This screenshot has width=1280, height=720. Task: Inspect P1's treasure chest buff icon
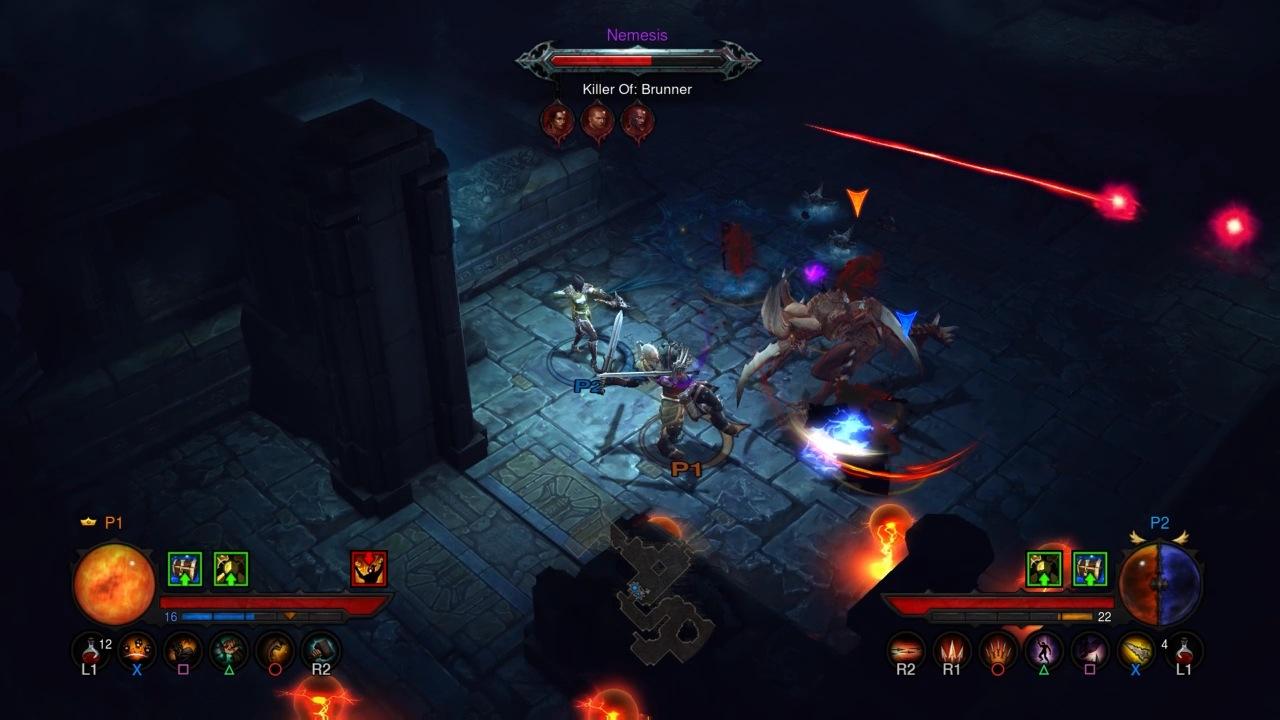tap(185, 569)
